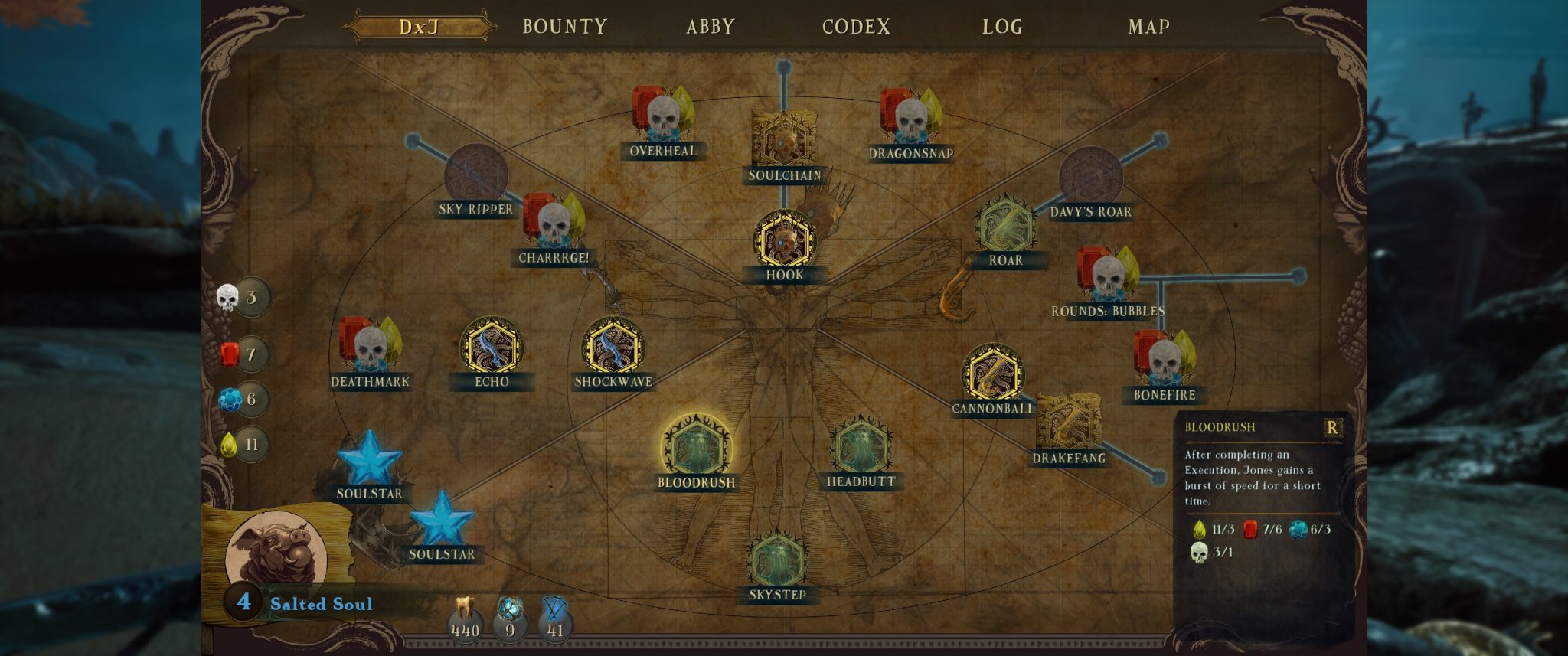Select the Overheal skill node
Viewport: 1568px width, 656px height.
[x=663, y=117]
